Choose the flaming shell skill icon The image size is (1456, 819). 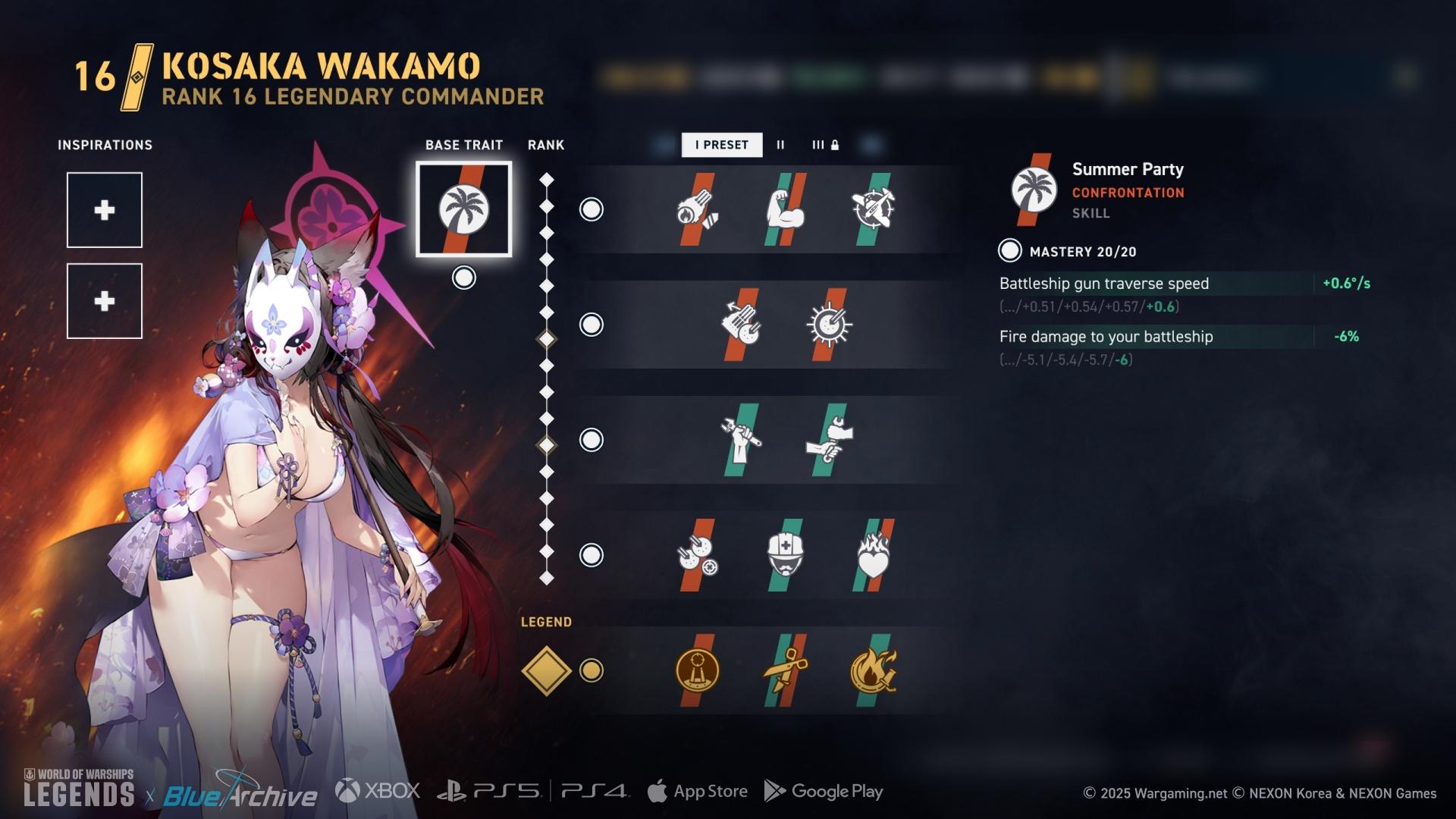pyautogui.click(x=697, y=209)
